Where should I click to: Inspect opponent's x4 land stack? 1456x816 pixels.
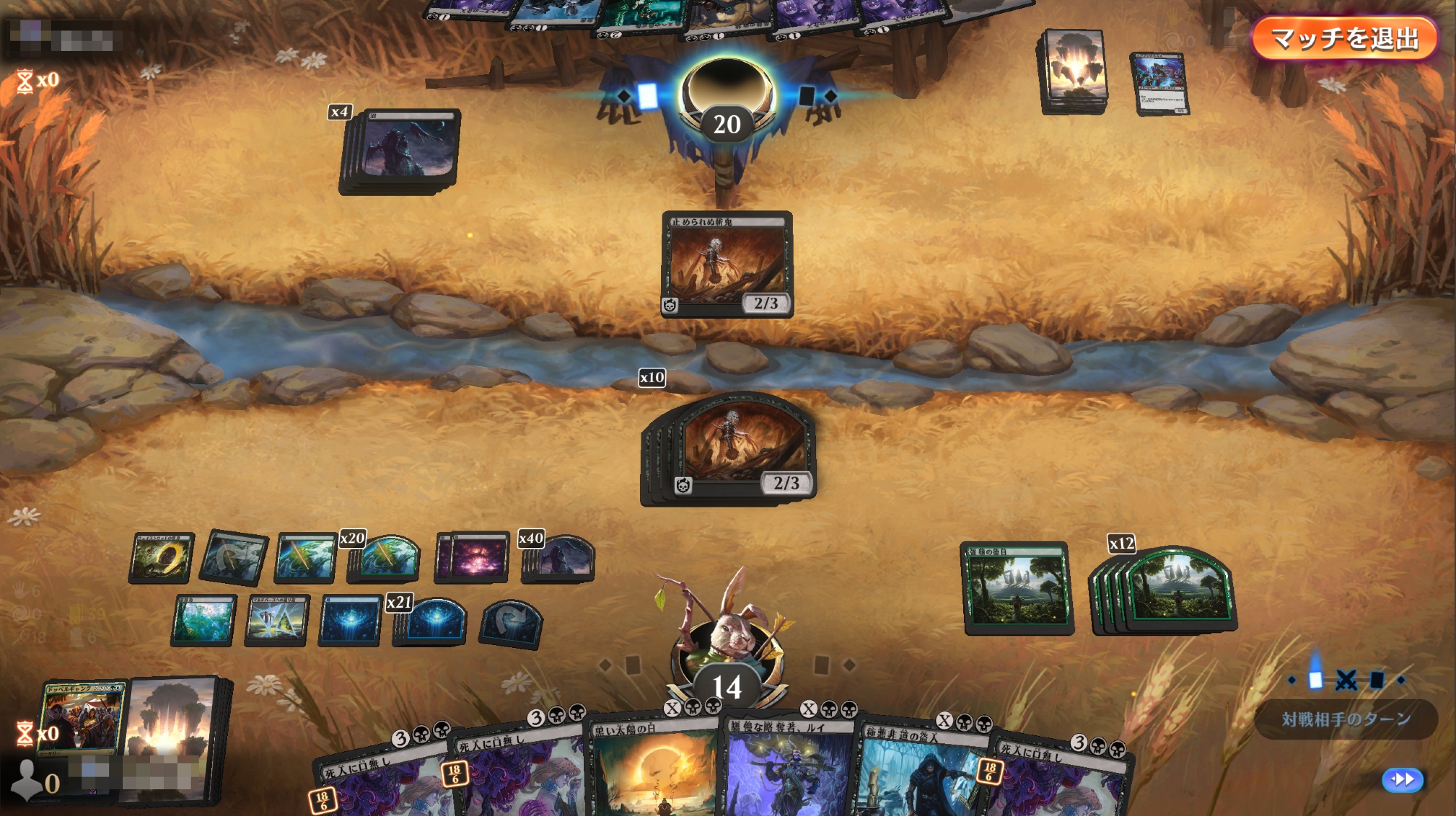coord(400,151)
